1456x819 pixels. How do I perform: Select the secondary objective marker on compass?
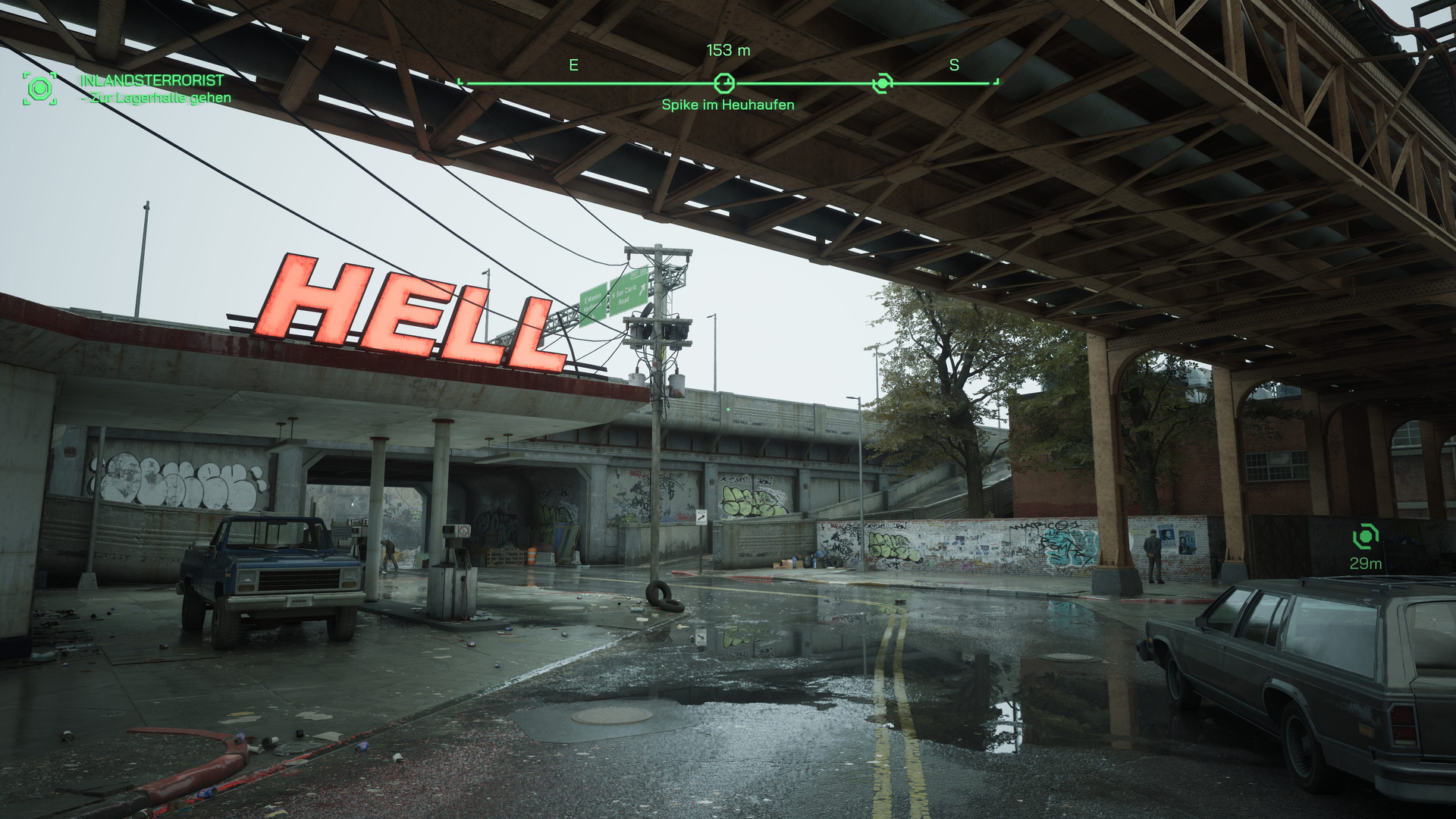(x=882, y=83)
